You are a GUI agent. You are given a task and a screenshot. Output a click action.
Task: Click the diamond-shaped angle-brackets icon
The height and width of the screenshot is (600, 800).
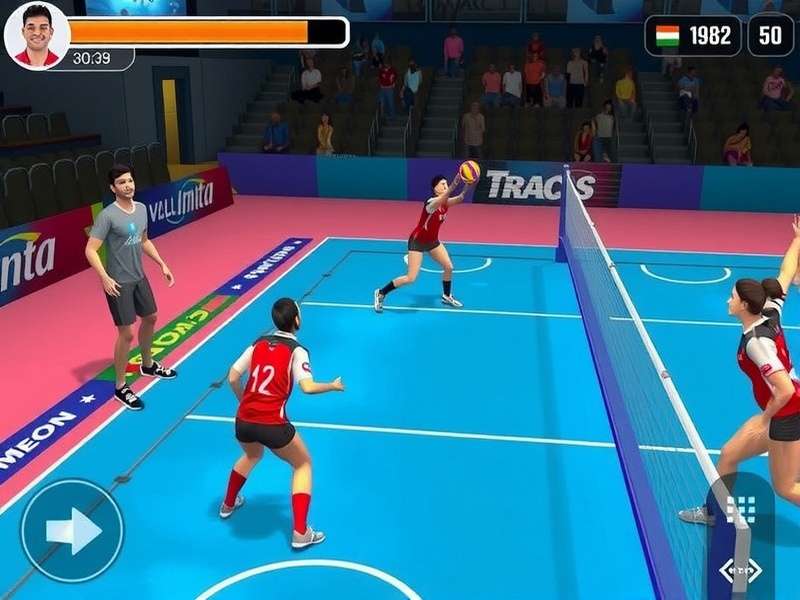tap(740, 570)
